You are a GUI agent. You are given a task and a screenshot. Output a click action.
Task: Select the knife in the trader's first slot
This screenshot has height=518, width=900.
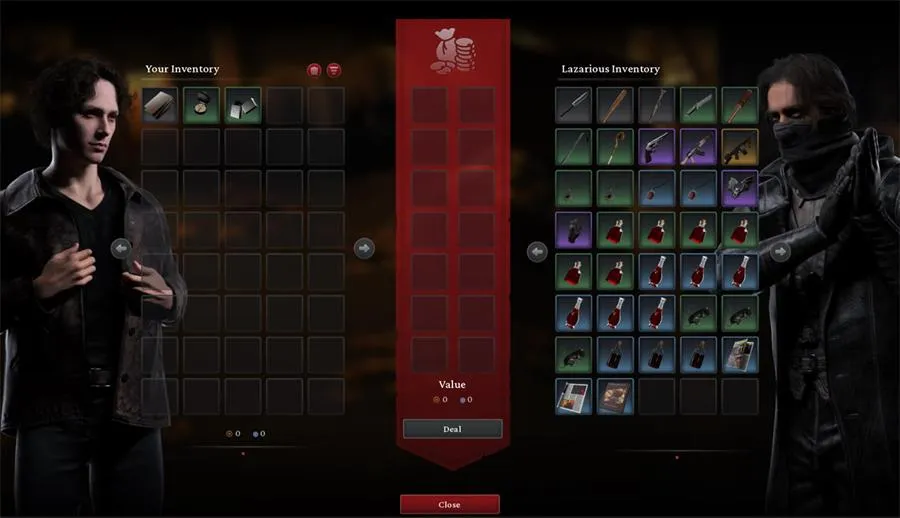point(573,104)
